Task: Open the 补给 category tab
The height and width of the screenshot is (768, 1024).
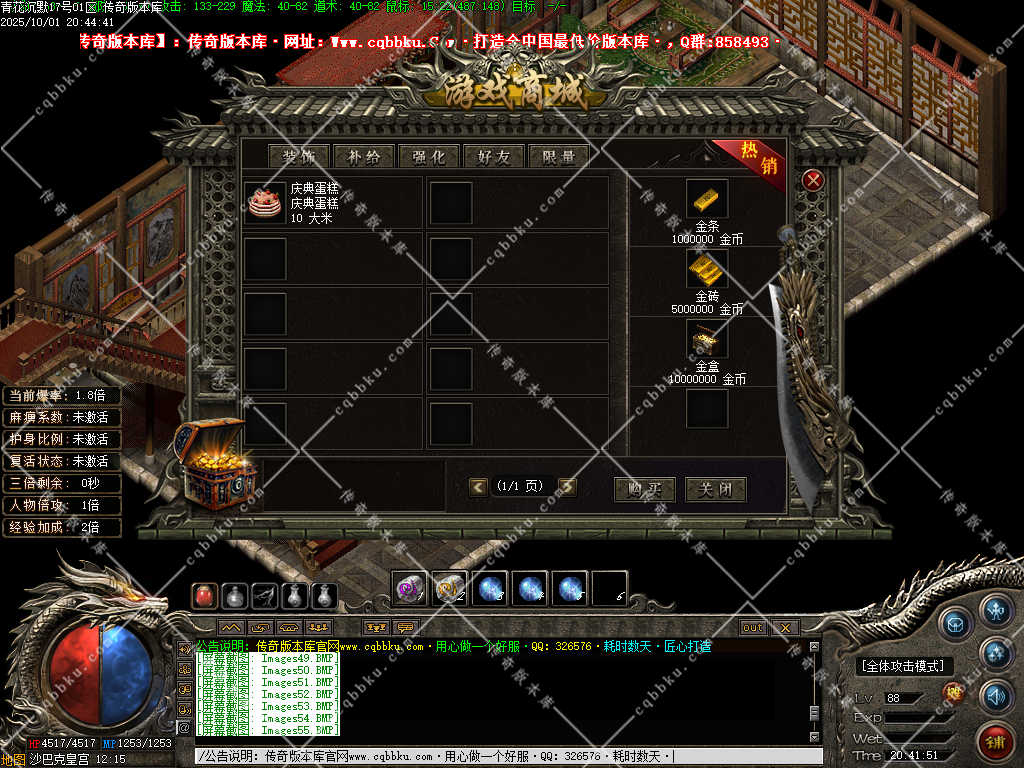Action: pos(364,156)
